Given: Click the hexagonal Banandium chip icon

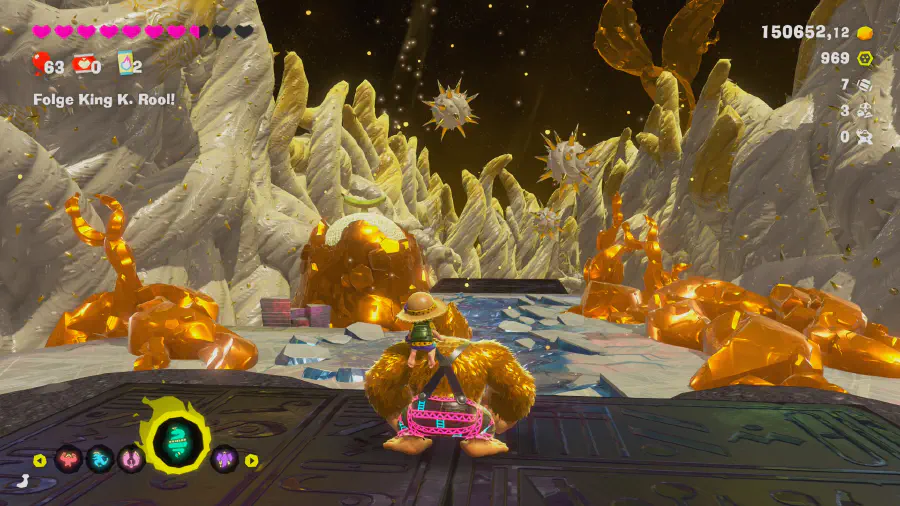Looking at the screenshot, I should (x=866, y=58).
